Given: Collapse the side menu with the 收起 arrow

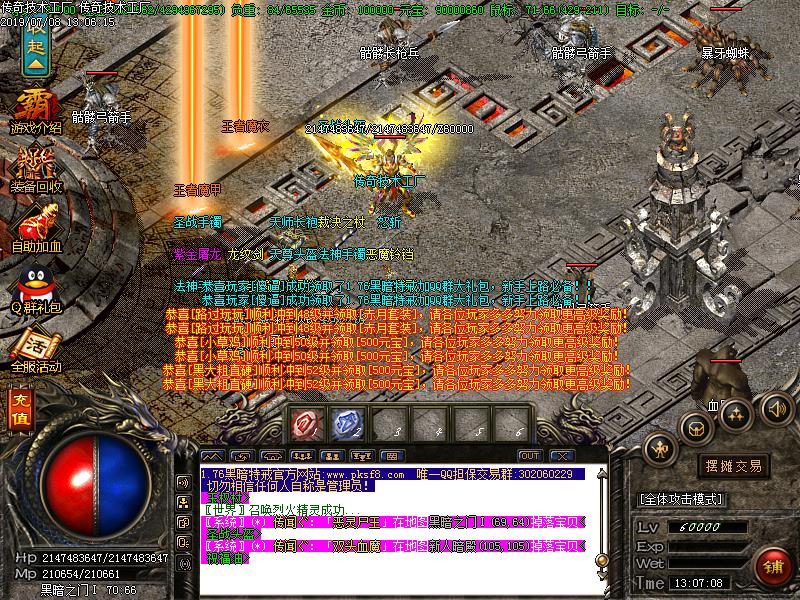Looking at the screenshot, I should tap(35, 52).
